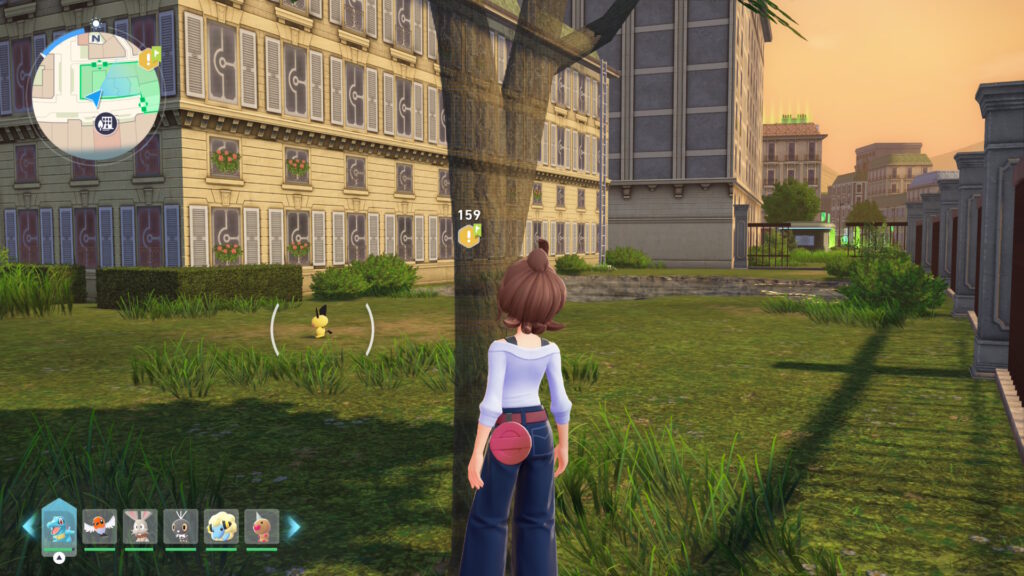
Task: Switch to the Bunnelby party slot
Action: click(x=140, y=526)
